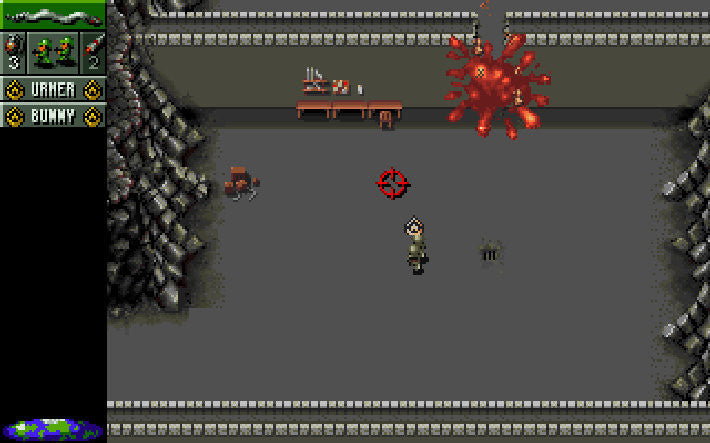Open the world globe map
This screenshot has height=443, width=710.
(x=53, y=431)
